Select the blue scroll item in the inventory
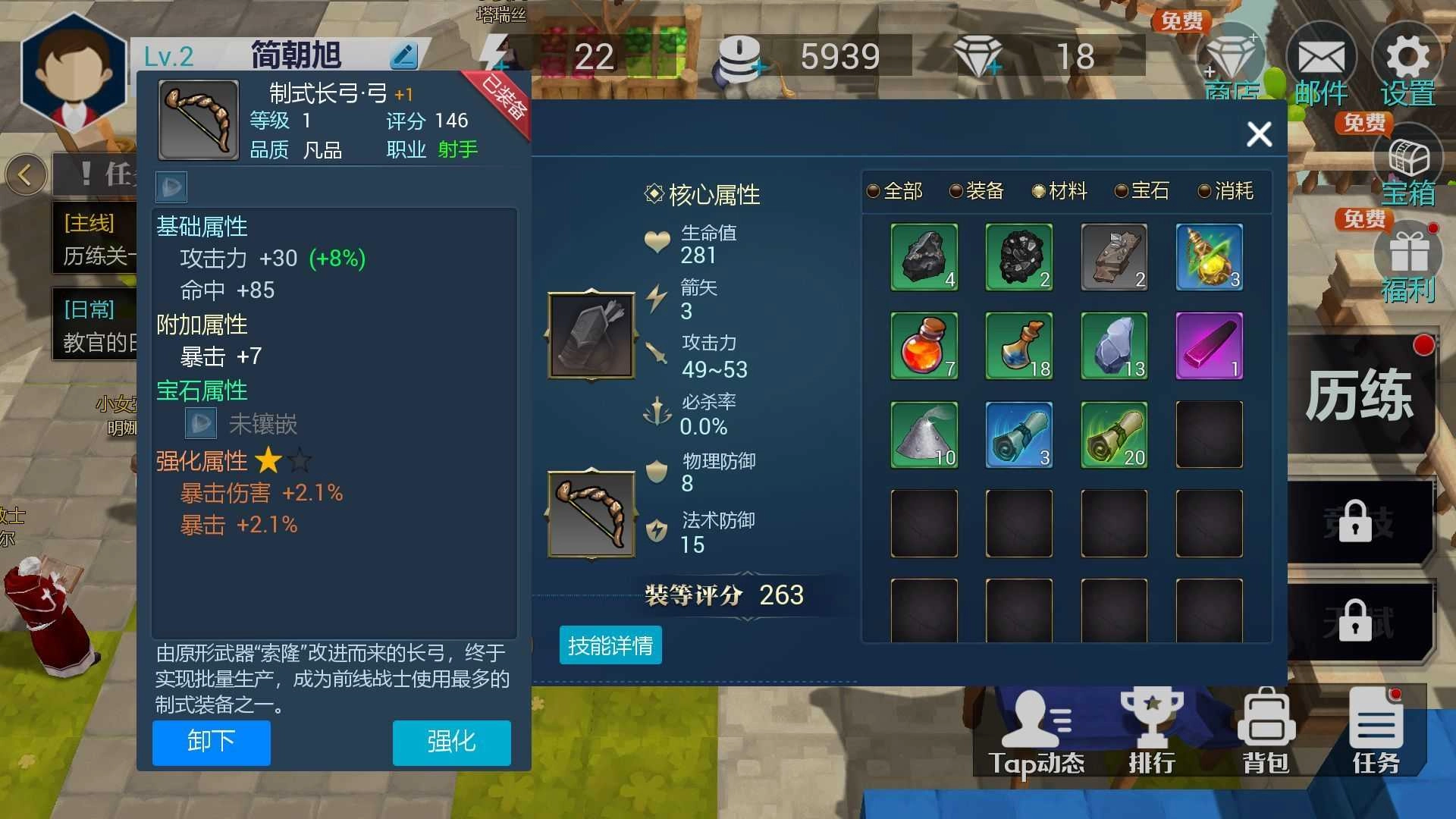Screen dimensions: 1456x819 click(x=1018, y=434)
